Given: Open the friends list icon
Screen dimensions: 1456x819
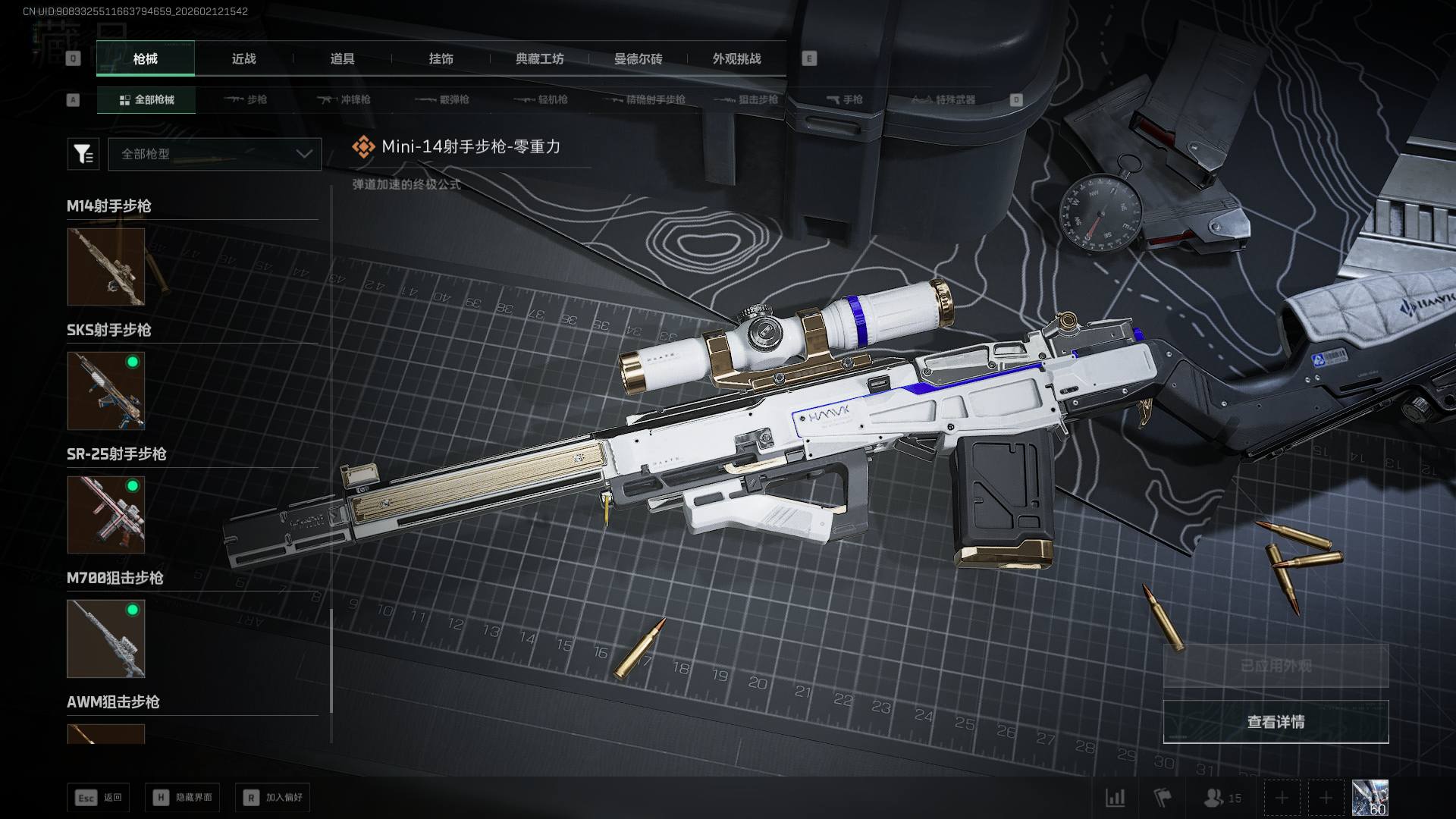Looking at the screenshot, I should pos(1222,798).
